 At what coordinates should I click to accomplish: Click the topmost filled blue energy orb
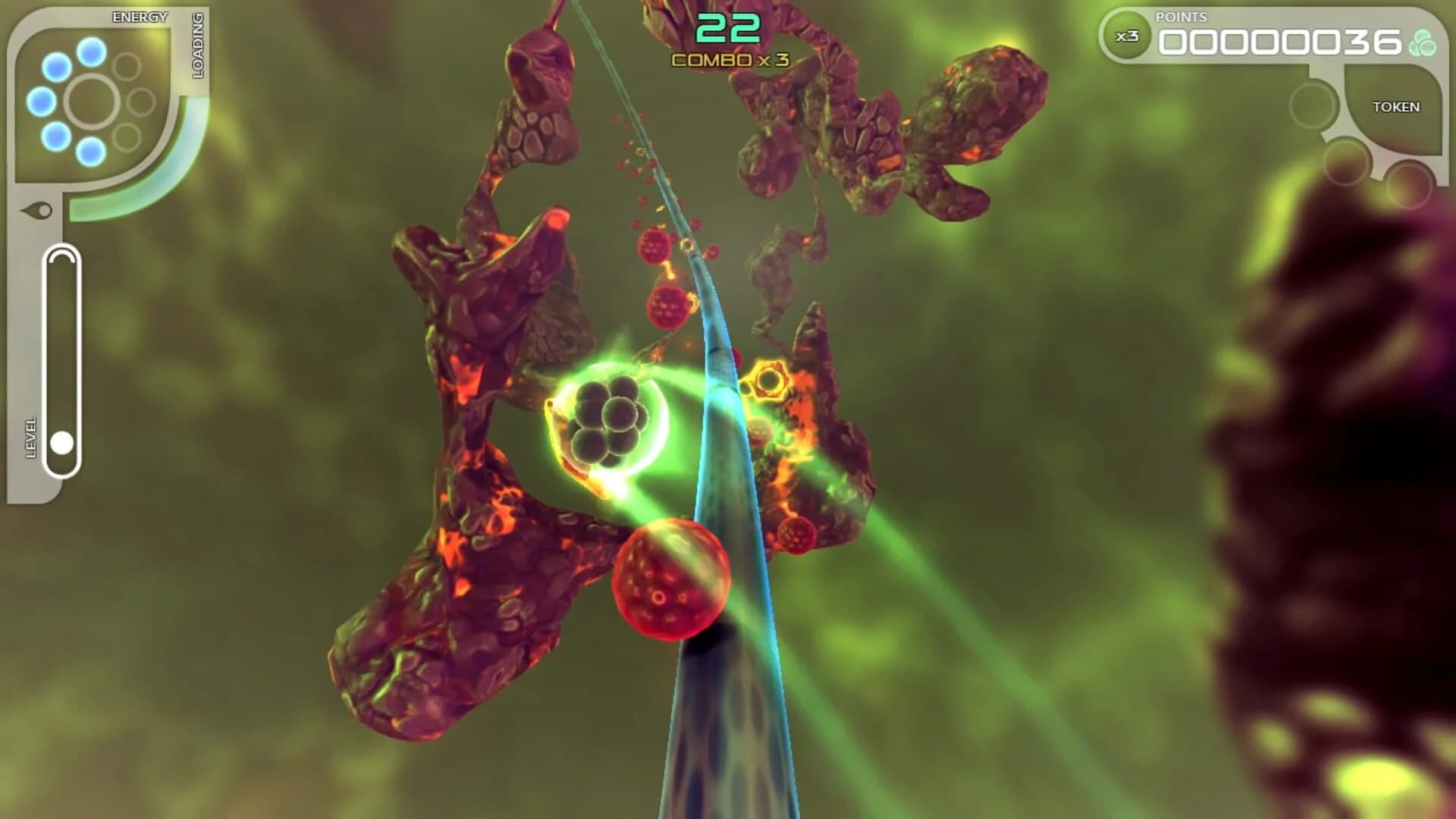click(89, 52)
